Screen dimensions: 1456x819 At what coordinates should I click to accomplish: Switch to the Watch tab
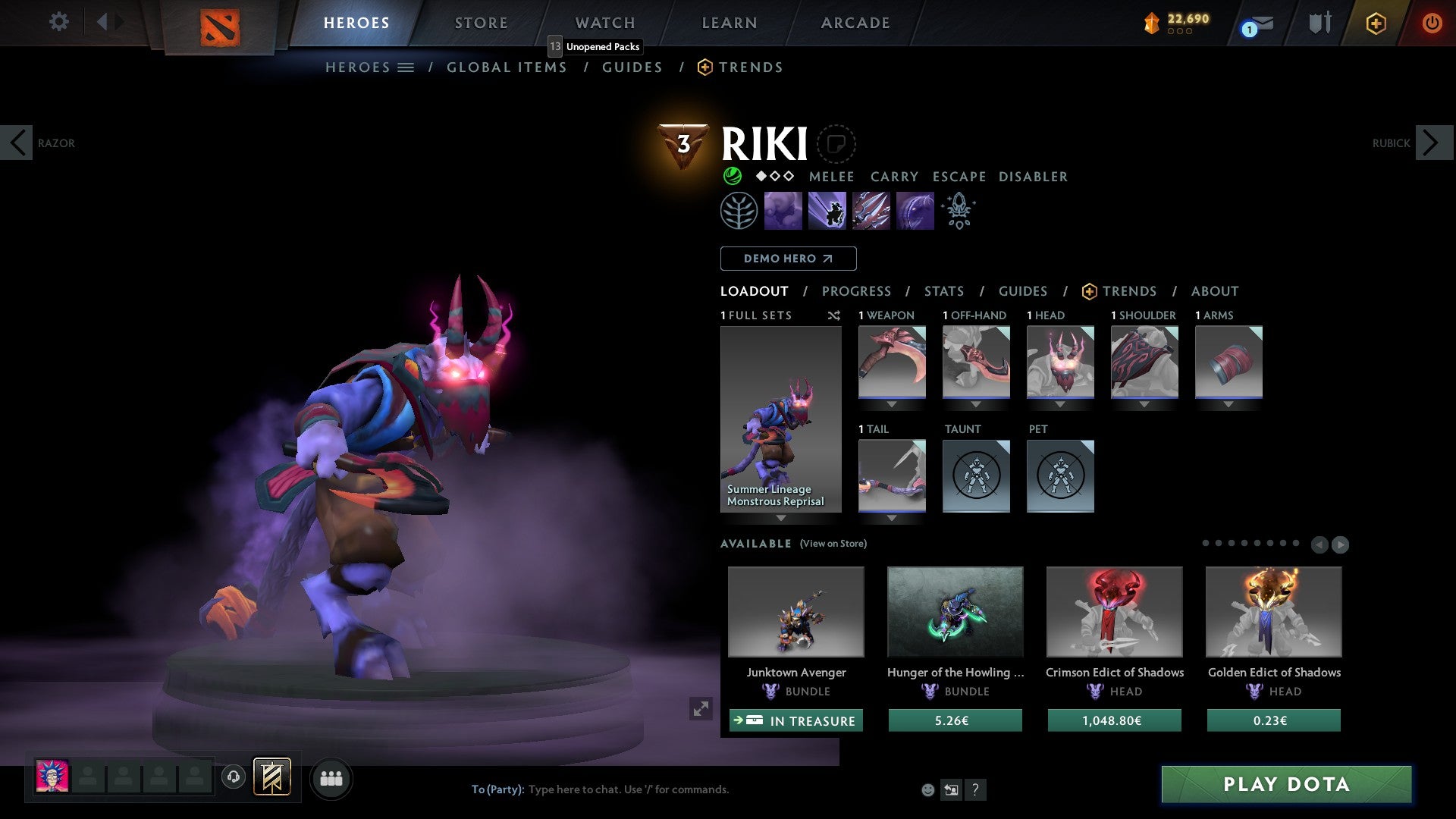(x=604, y=23)
